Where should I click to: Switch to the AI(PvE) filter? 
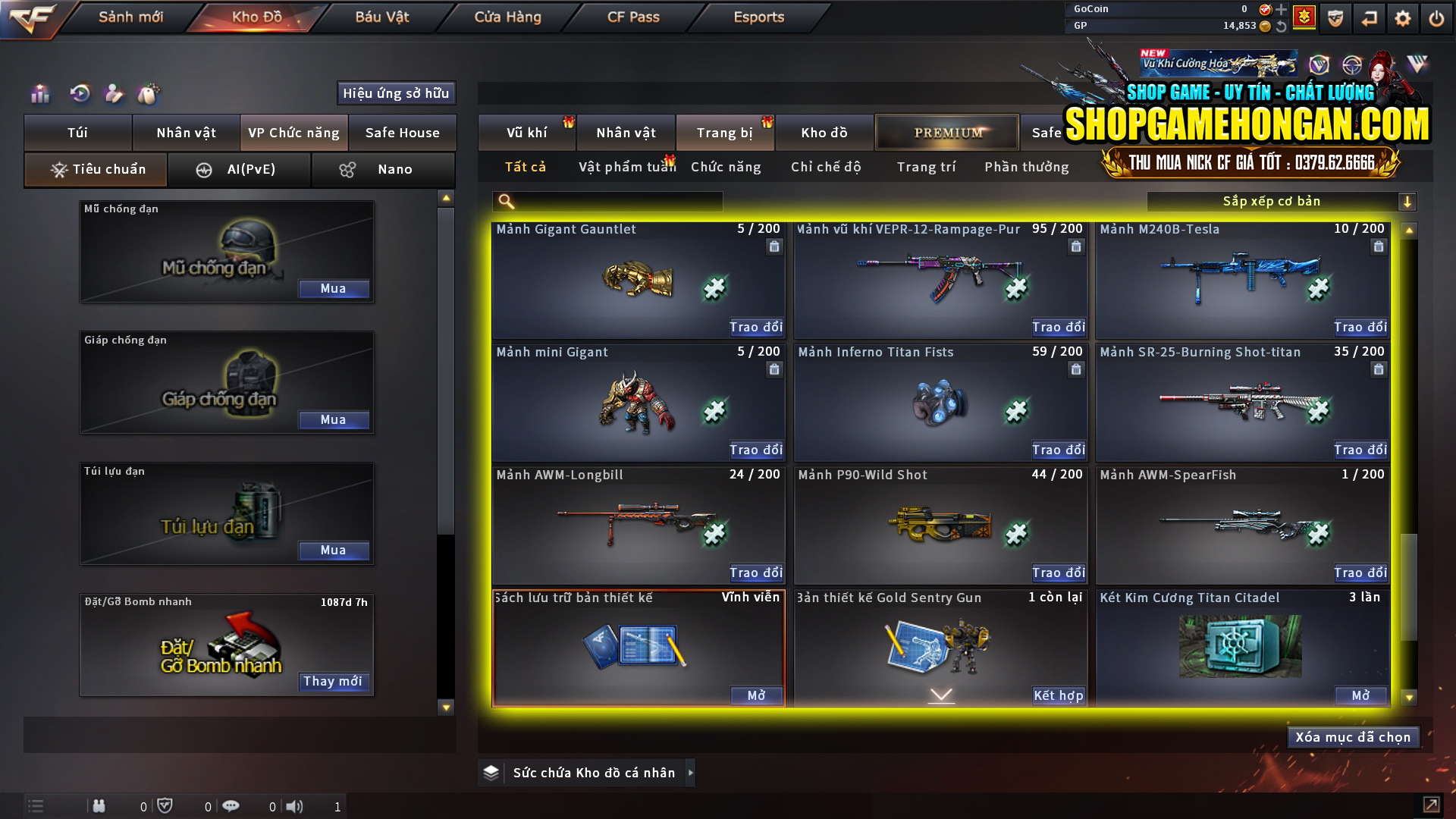click(x=240, y=170)
